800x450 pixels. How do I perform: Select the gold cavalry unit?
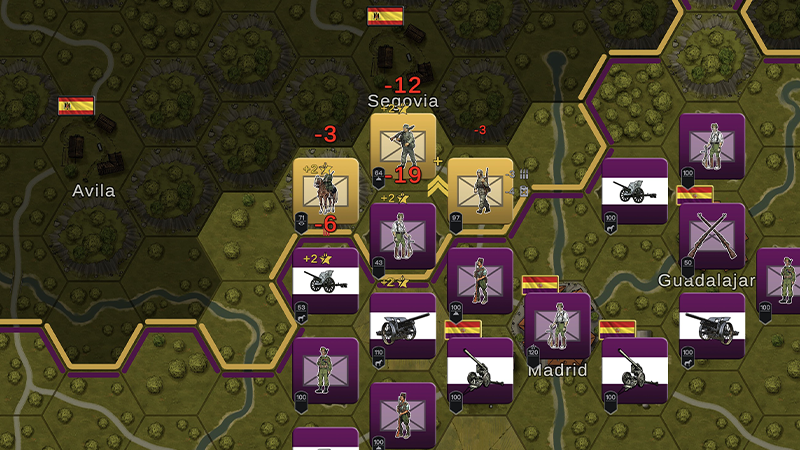click(325, 190)
